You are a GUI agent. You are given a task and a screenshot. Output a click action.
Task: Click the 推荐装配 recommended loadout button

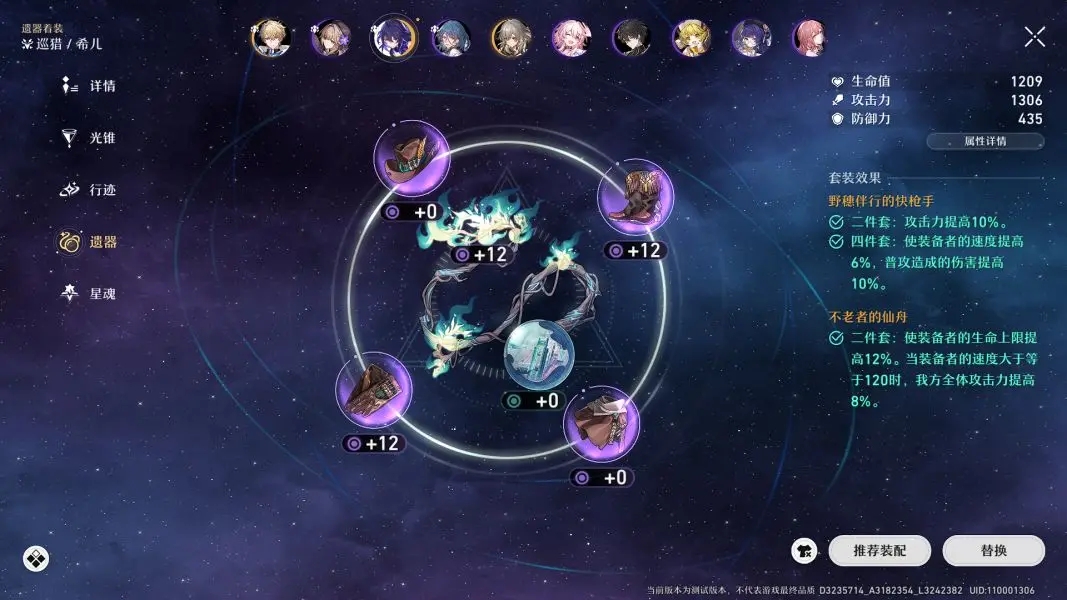point(879,550)
